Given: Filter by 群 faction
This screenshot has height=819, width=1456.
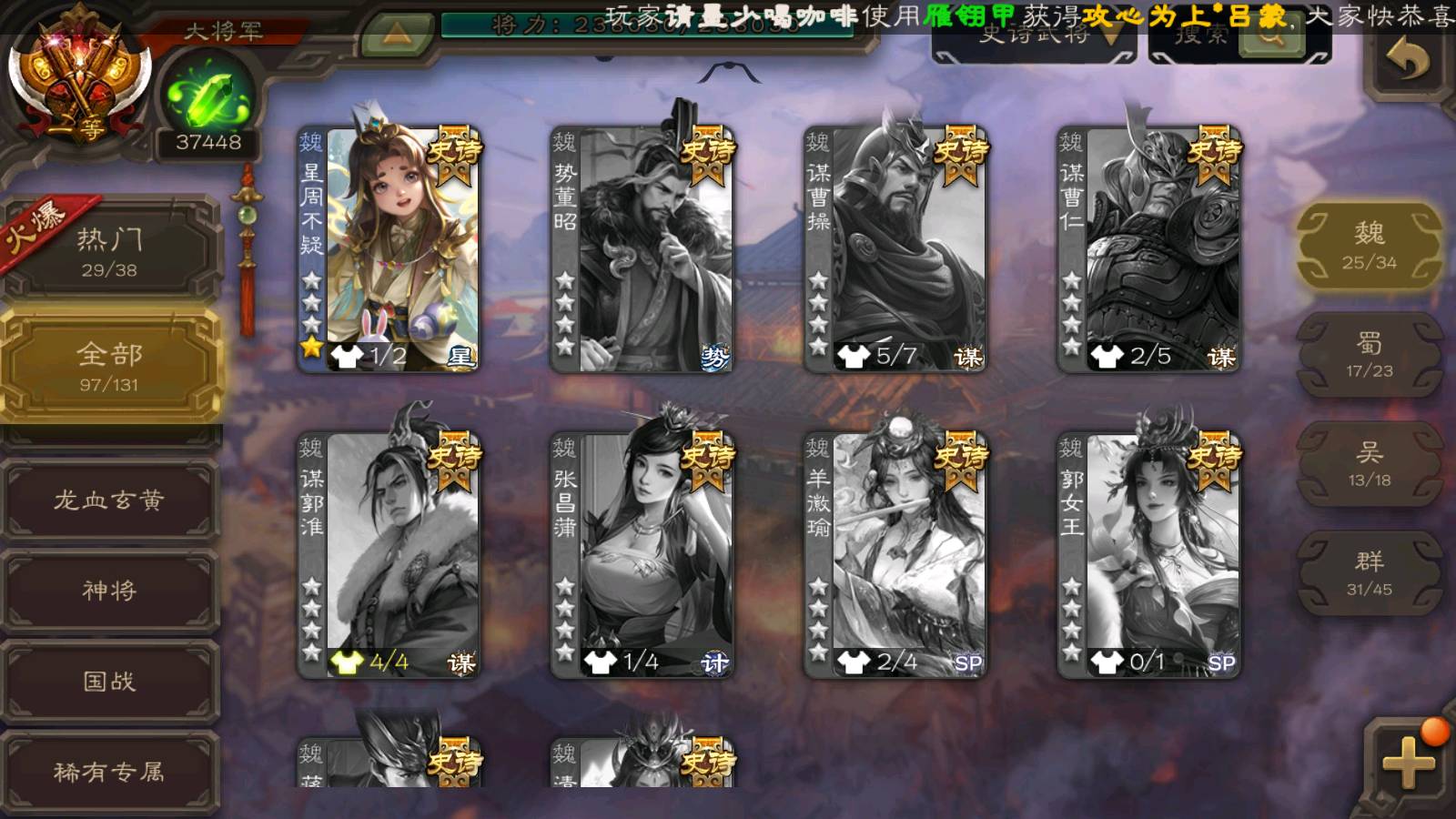Looking at the screenshot, I should pos(1369,573).
